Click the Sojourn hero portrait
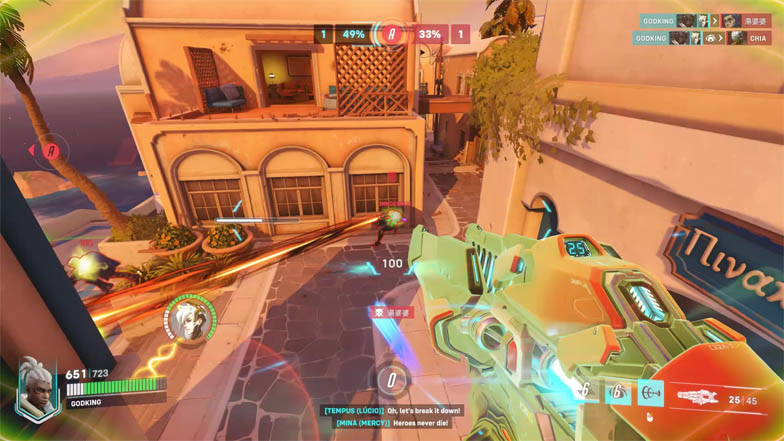Image resolution: width=784 pixels, height=441 pixels. coord(37,387)
